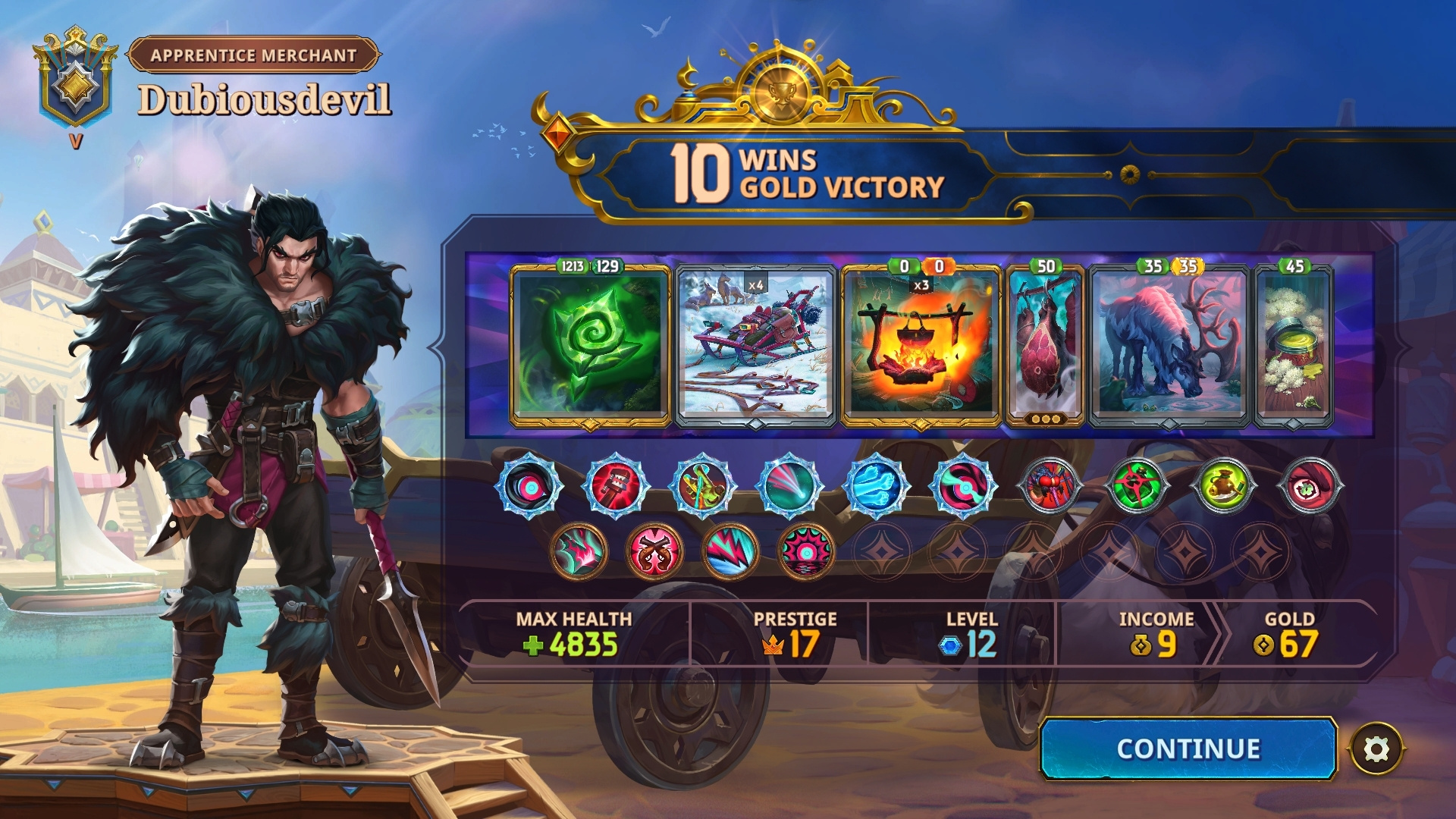Screen dimensions: 1456x819
Task: Inspect the crossed-out poison bottle skill
Action: point(1136,486)
